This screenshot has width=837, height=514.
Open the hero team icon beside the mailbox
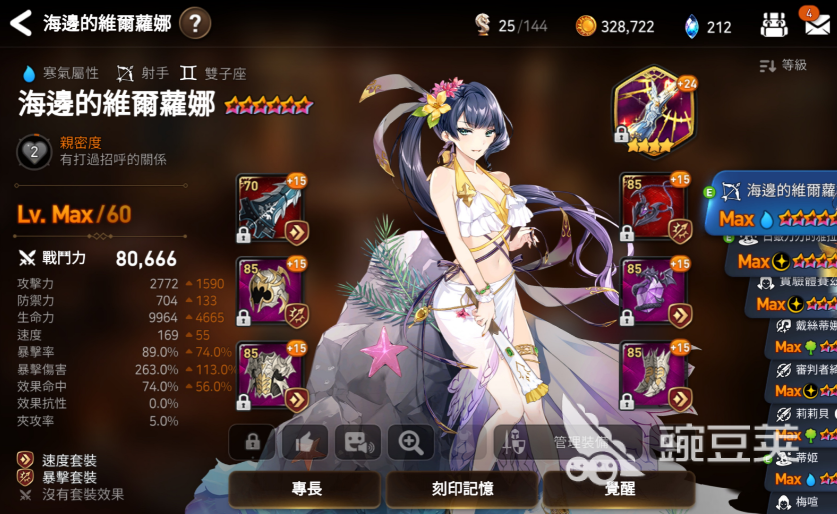point(774,25)
